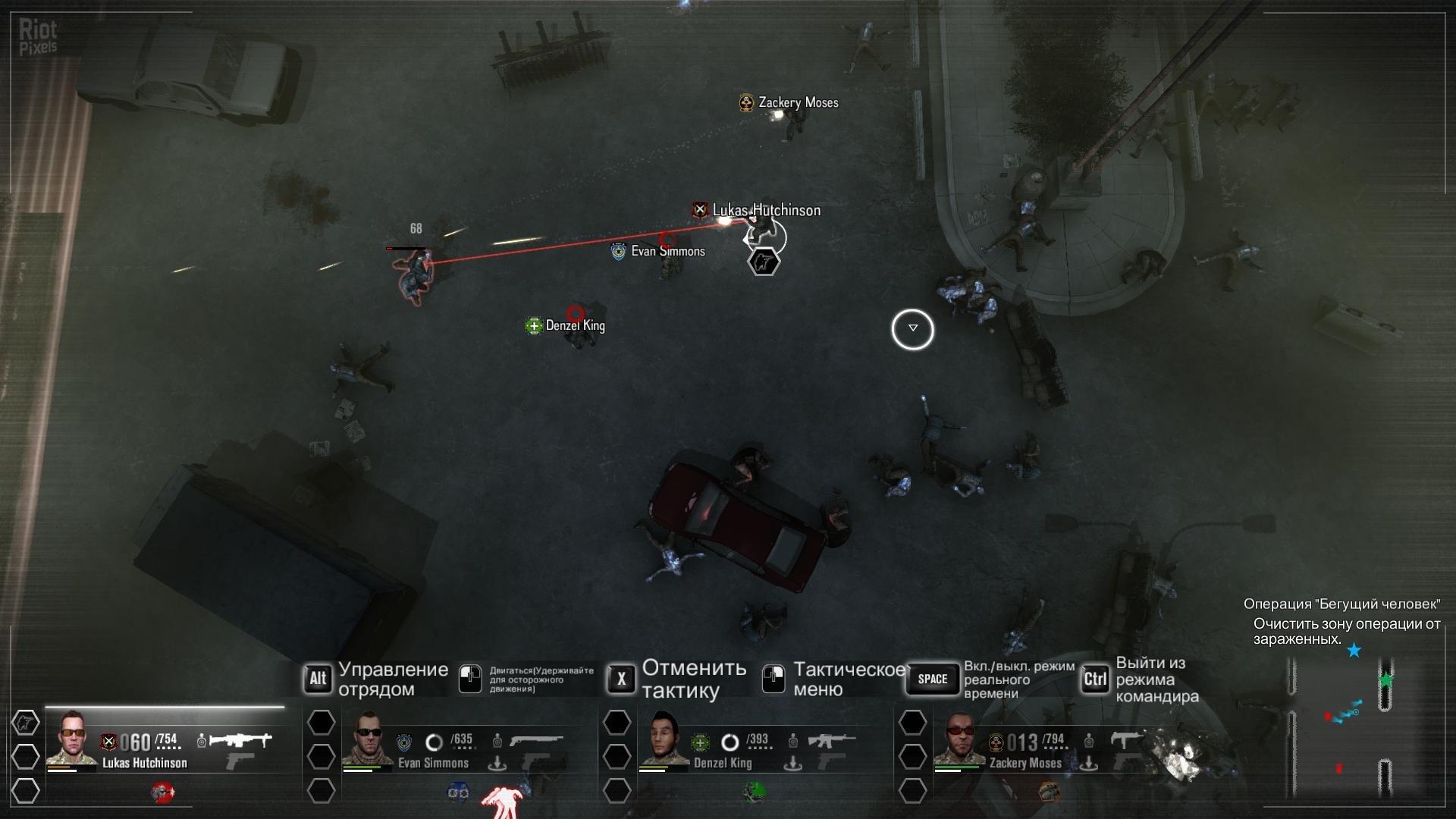Click the filled tactic hexagon beside Lukas's portrait
The height and width of the screenshot is (819, 1456).
point(25,723)
